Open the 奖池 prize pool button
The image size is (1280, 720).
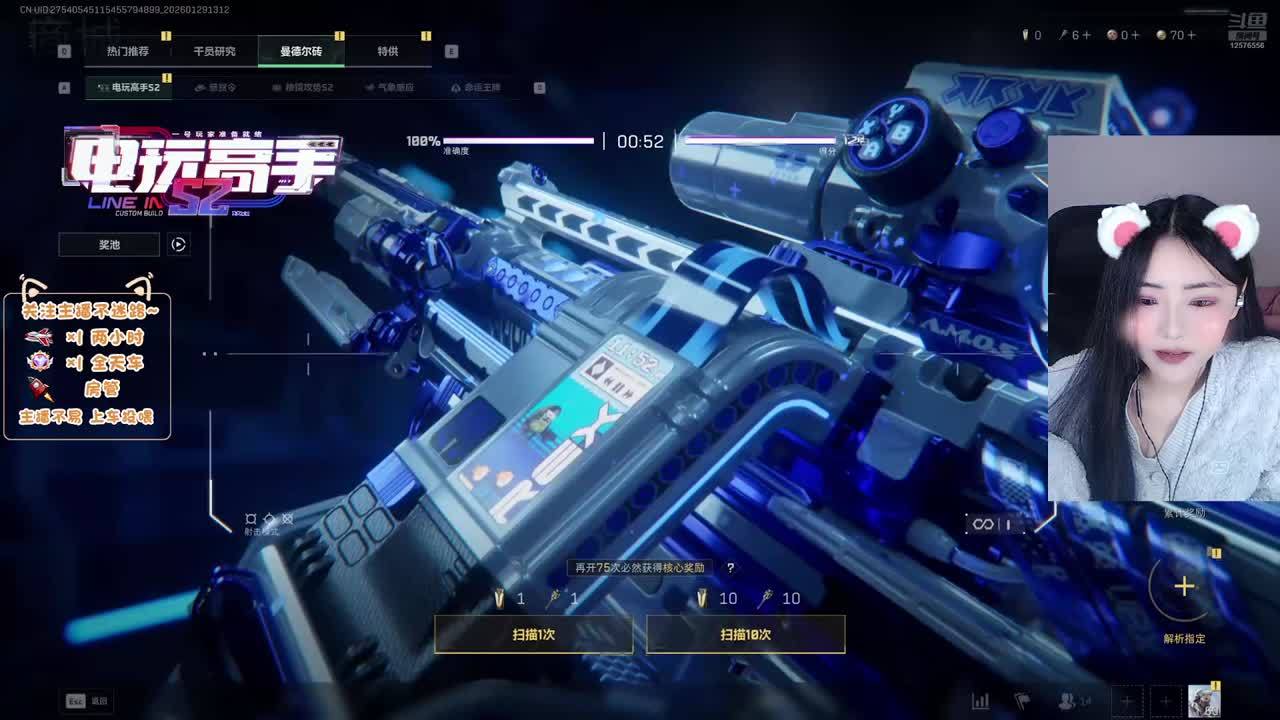click(x=109, y=244)
